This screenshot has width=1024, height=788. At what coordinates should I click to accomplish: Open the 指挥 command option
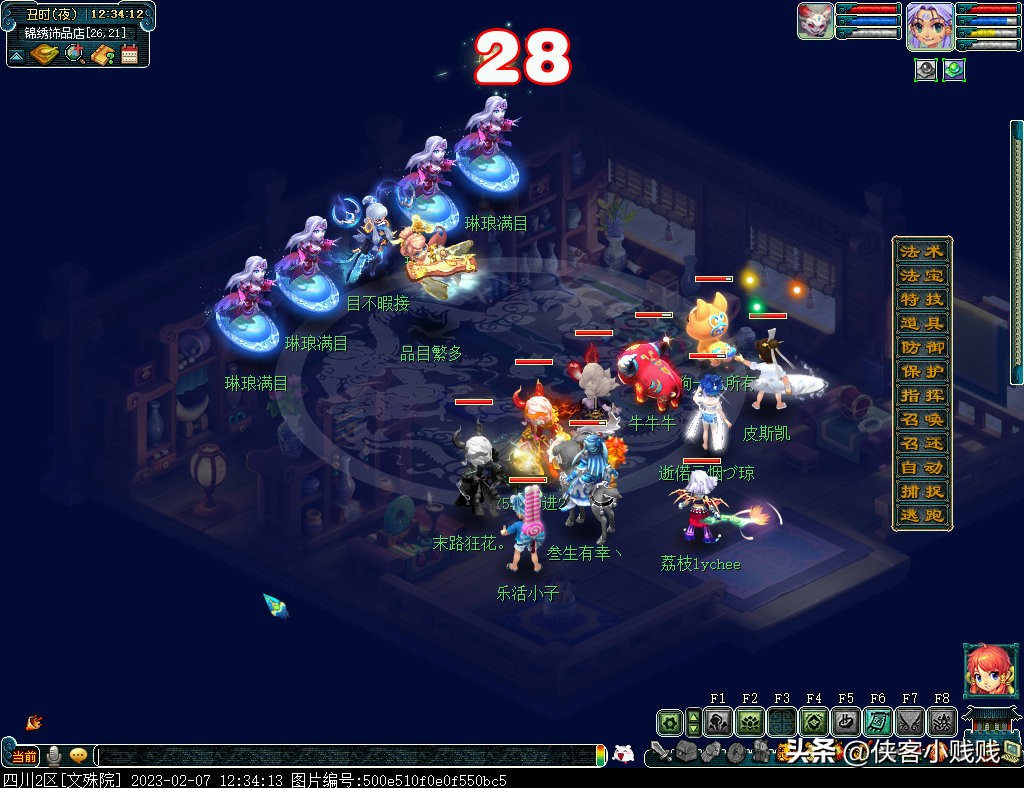[921, 395]
